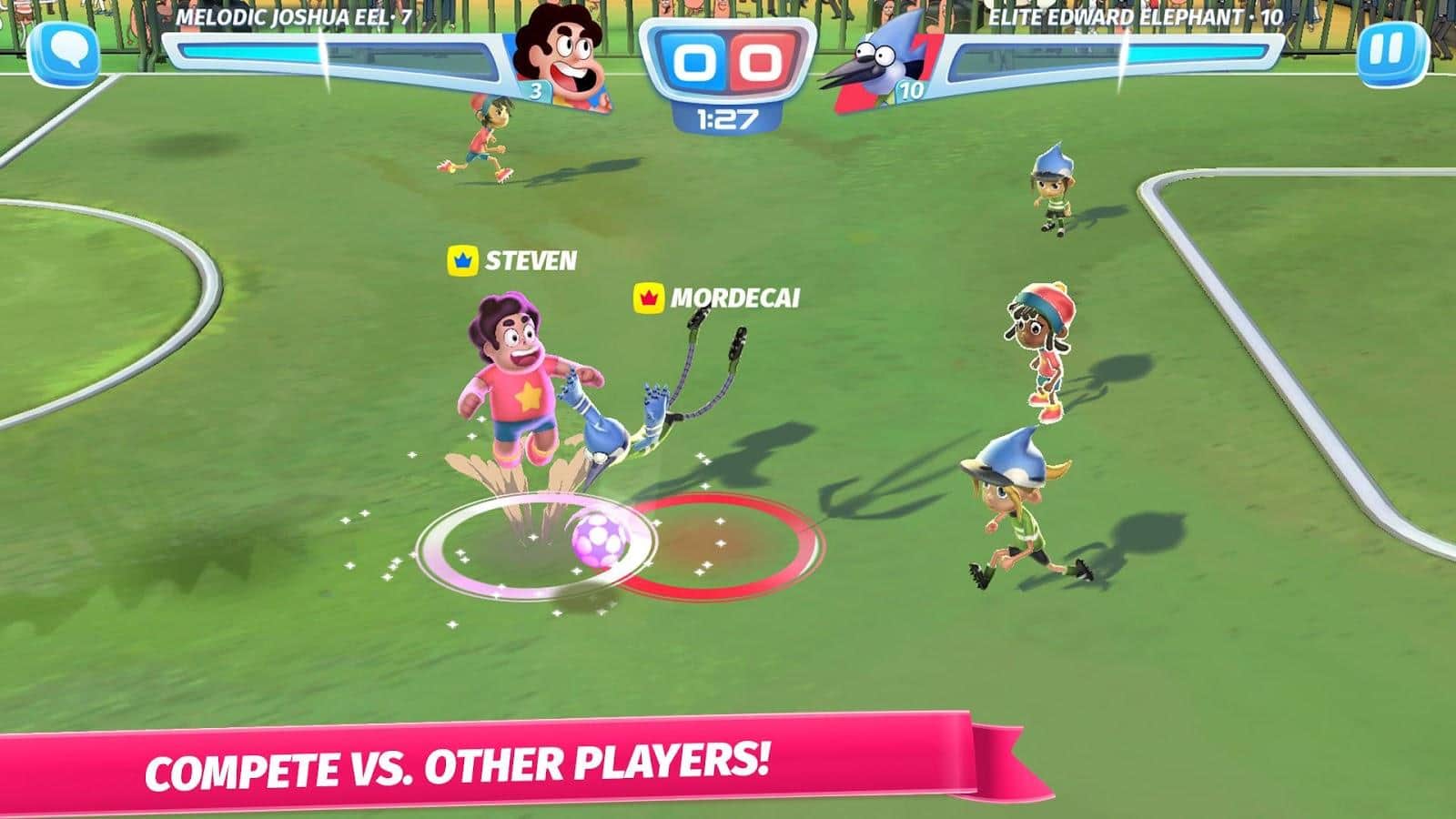Pause the match with the pause button

point(1391,53)
